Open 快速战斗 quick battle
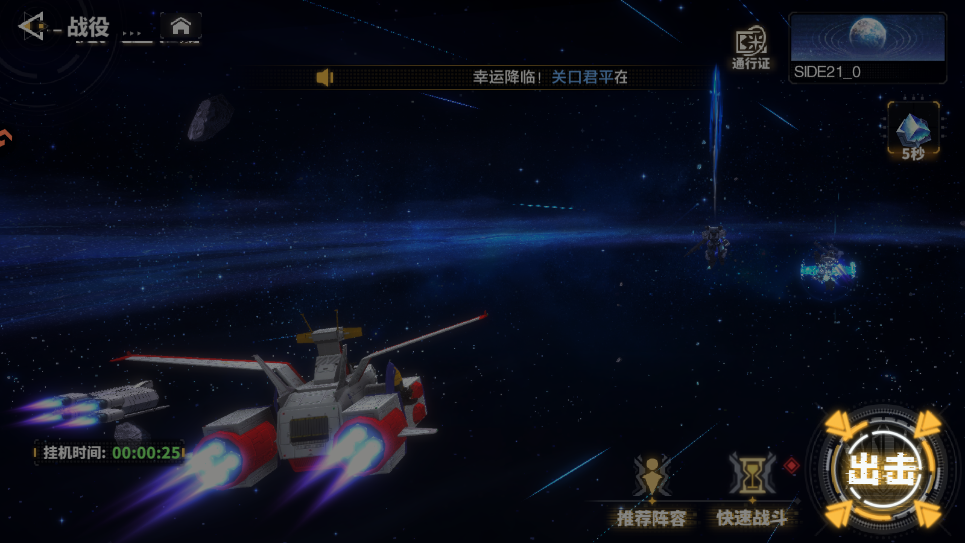Screen dimensions: 965x543 pyautogui.click(x=752, y=489)
